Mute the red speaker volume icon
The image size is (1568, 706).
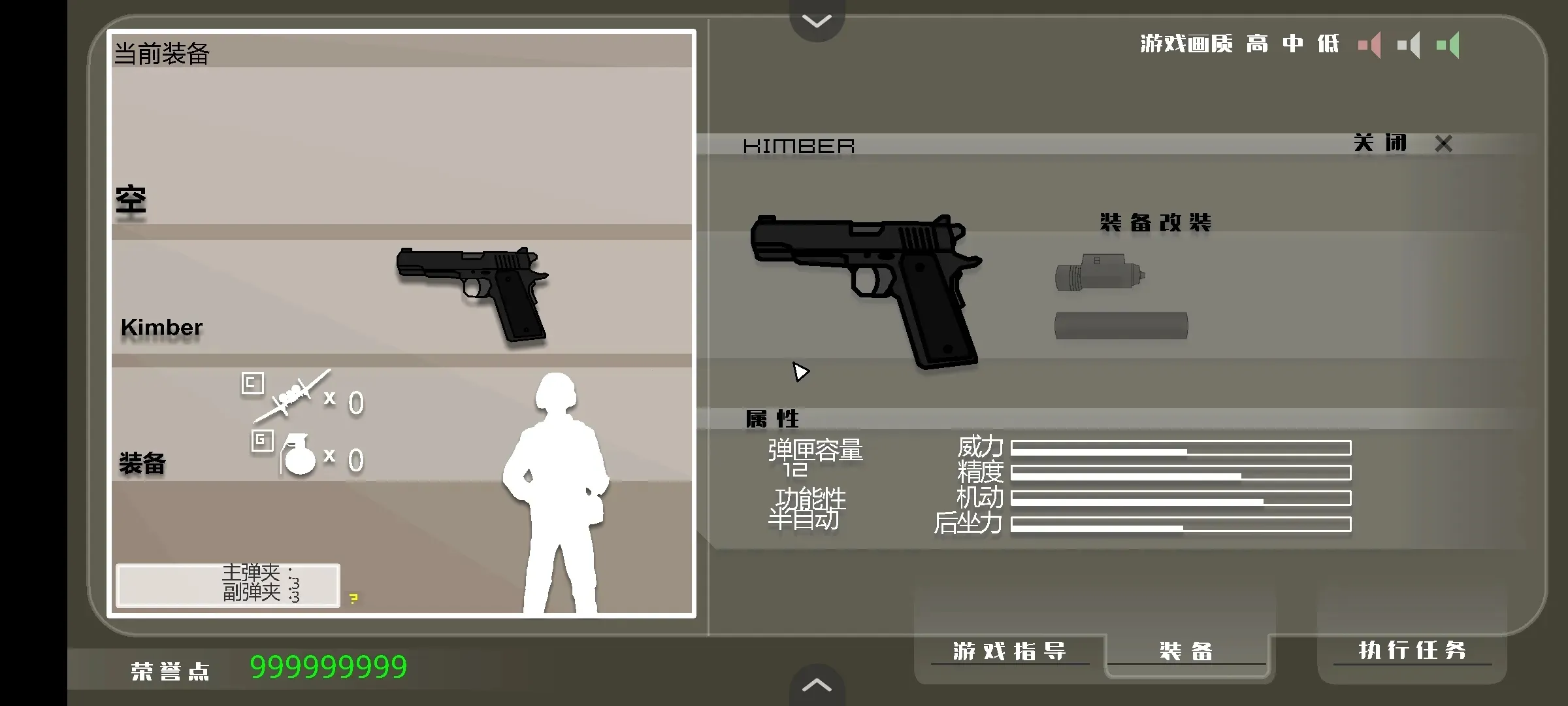(1369, 44)
